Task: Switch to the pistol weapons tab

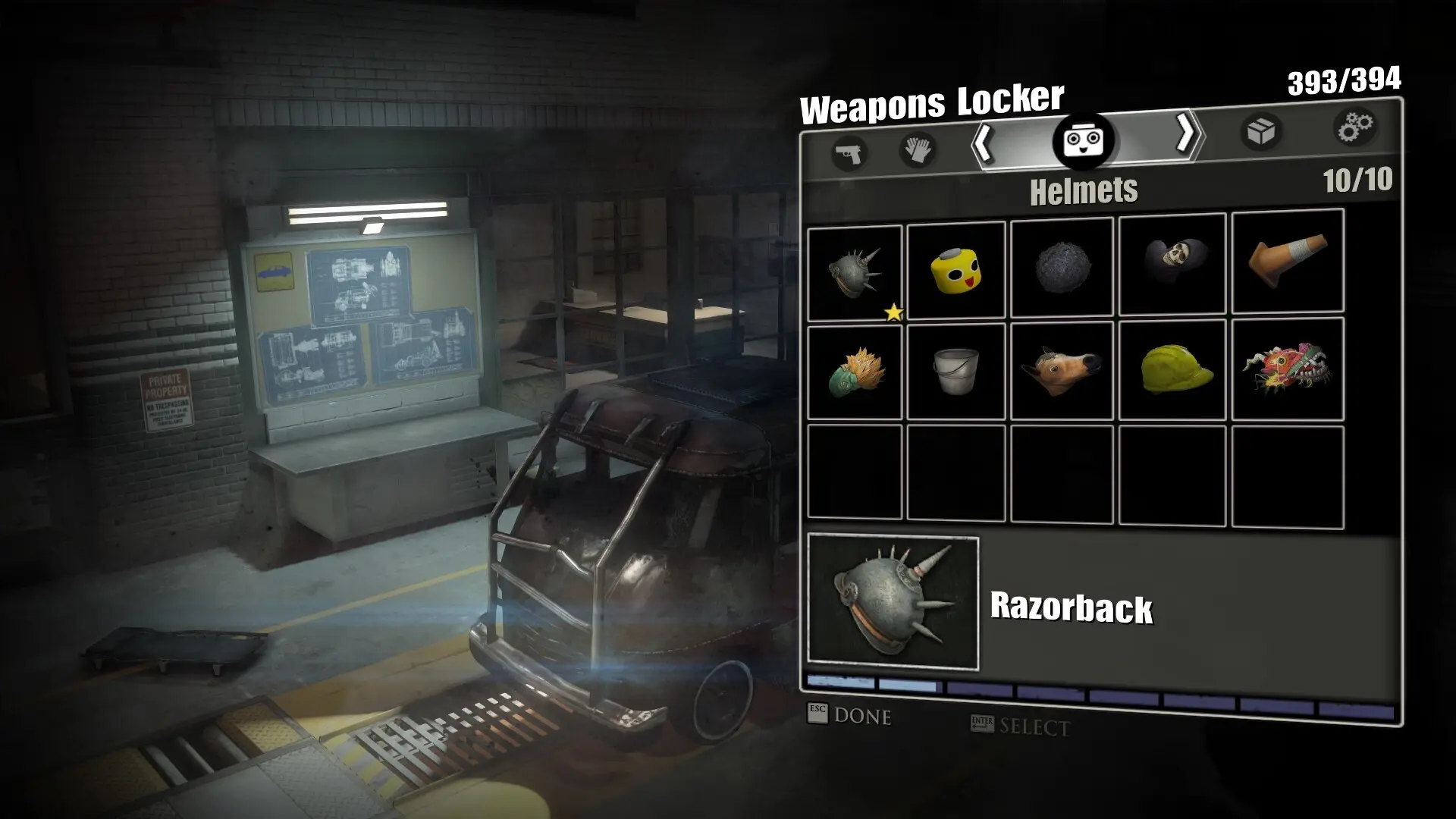Action: [x=849, y=154]
